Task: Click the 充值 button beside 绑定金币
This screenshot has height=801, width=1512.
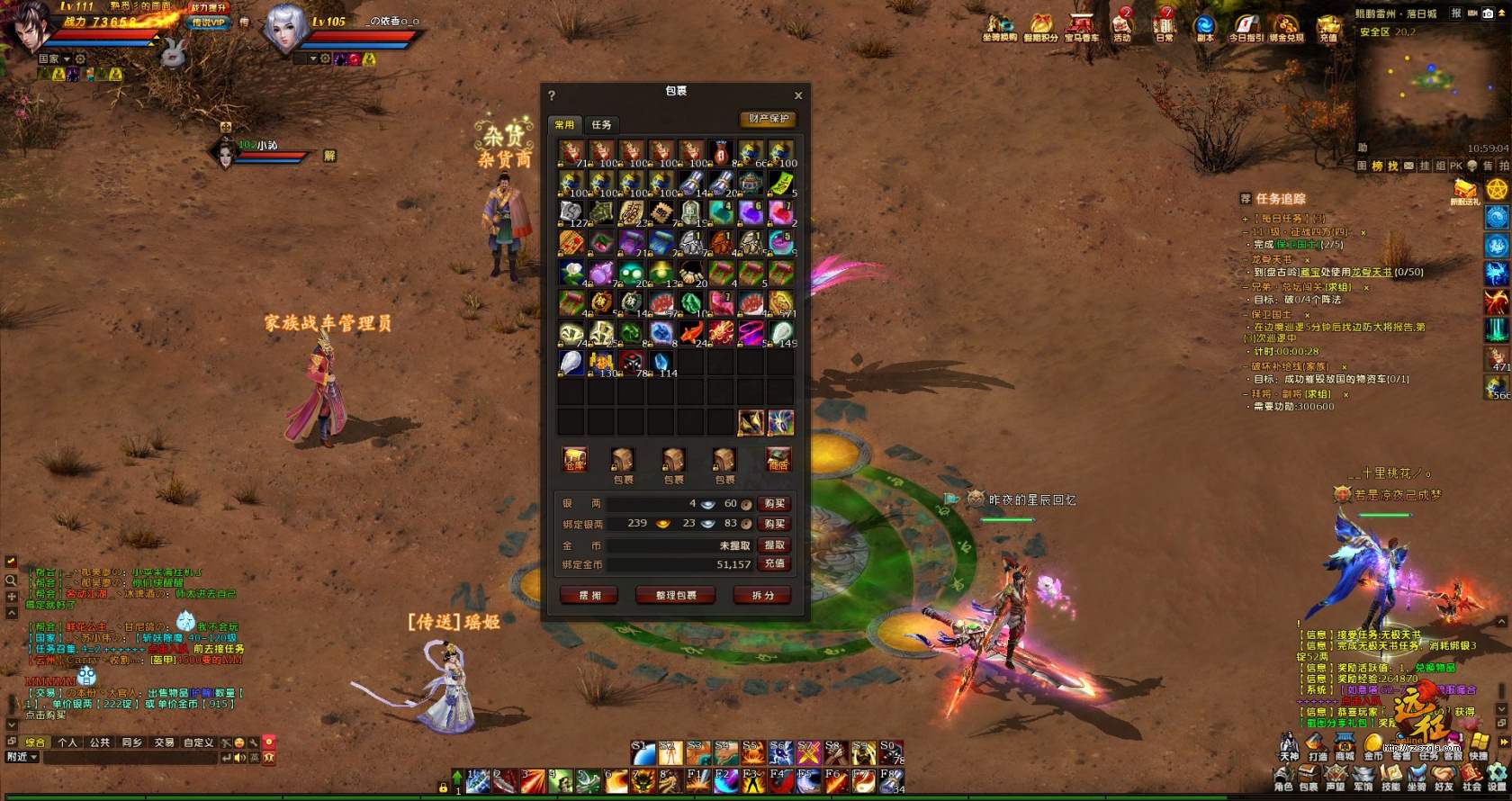Action: 774,564
